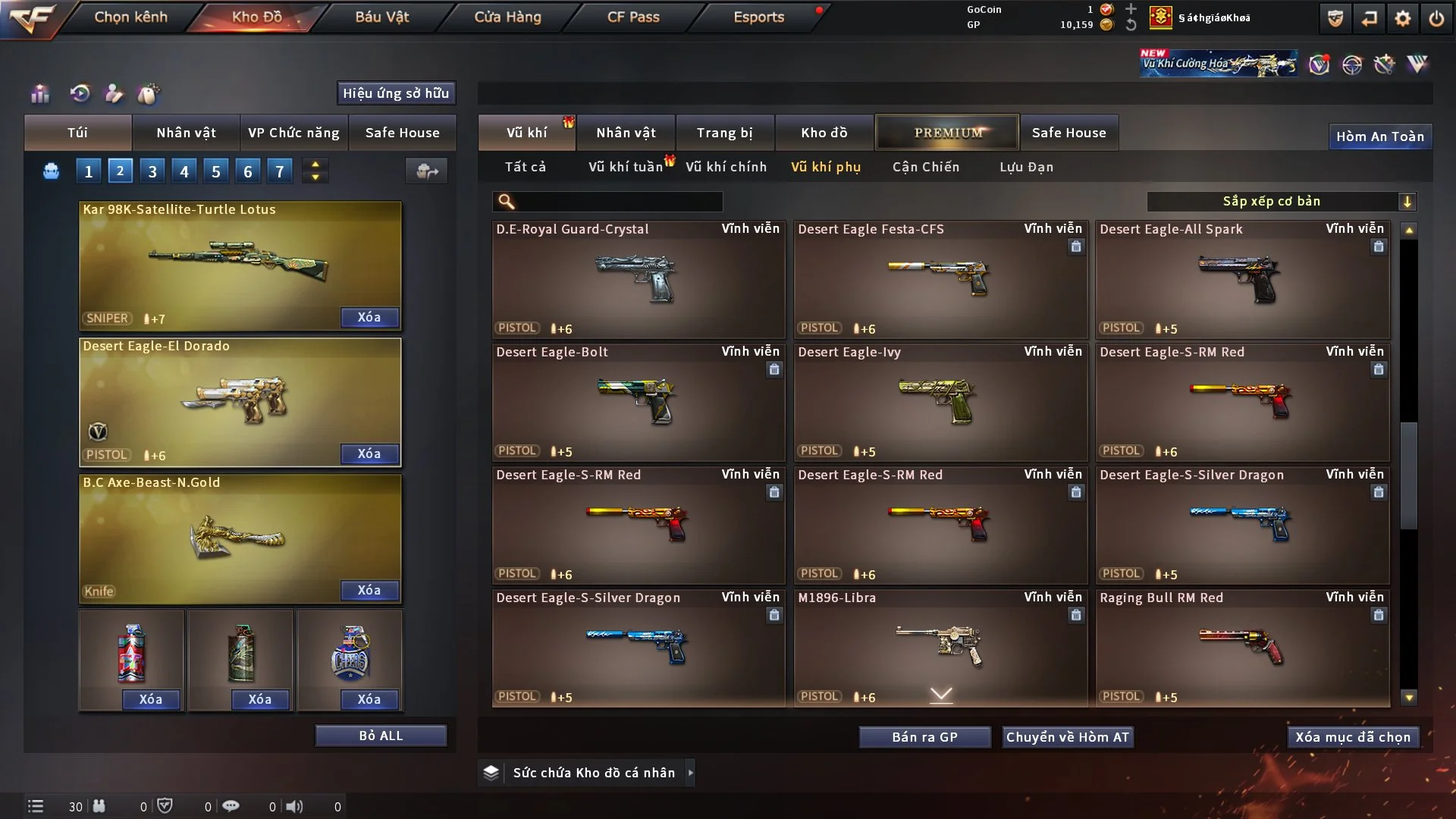Pick the Desert Eagle-Ivy pistol
Screen dimensions: 1456x819
(x=940, y=402)
